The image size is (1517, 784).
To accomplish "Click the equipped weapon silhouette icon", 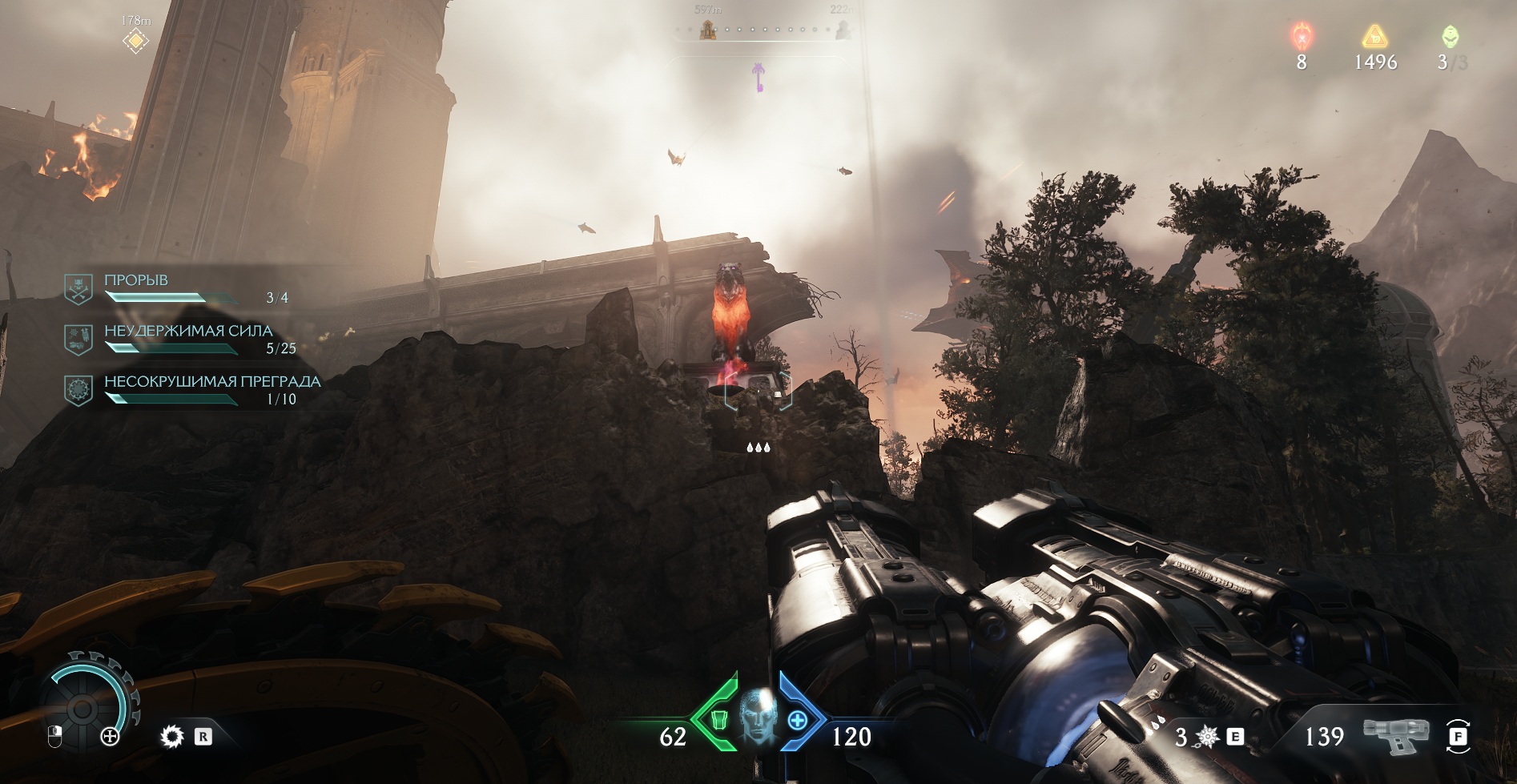I will [1396, 734].
